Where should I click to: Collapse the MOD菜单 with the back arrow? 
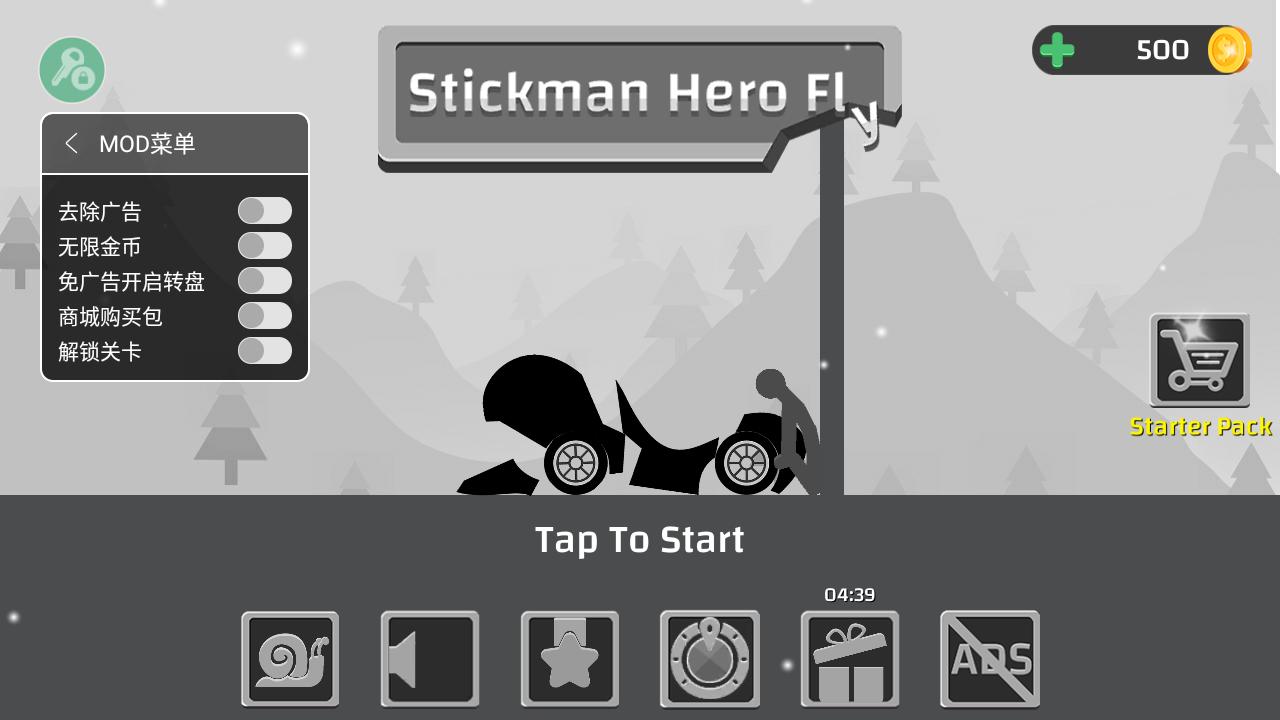coord(71,144)
